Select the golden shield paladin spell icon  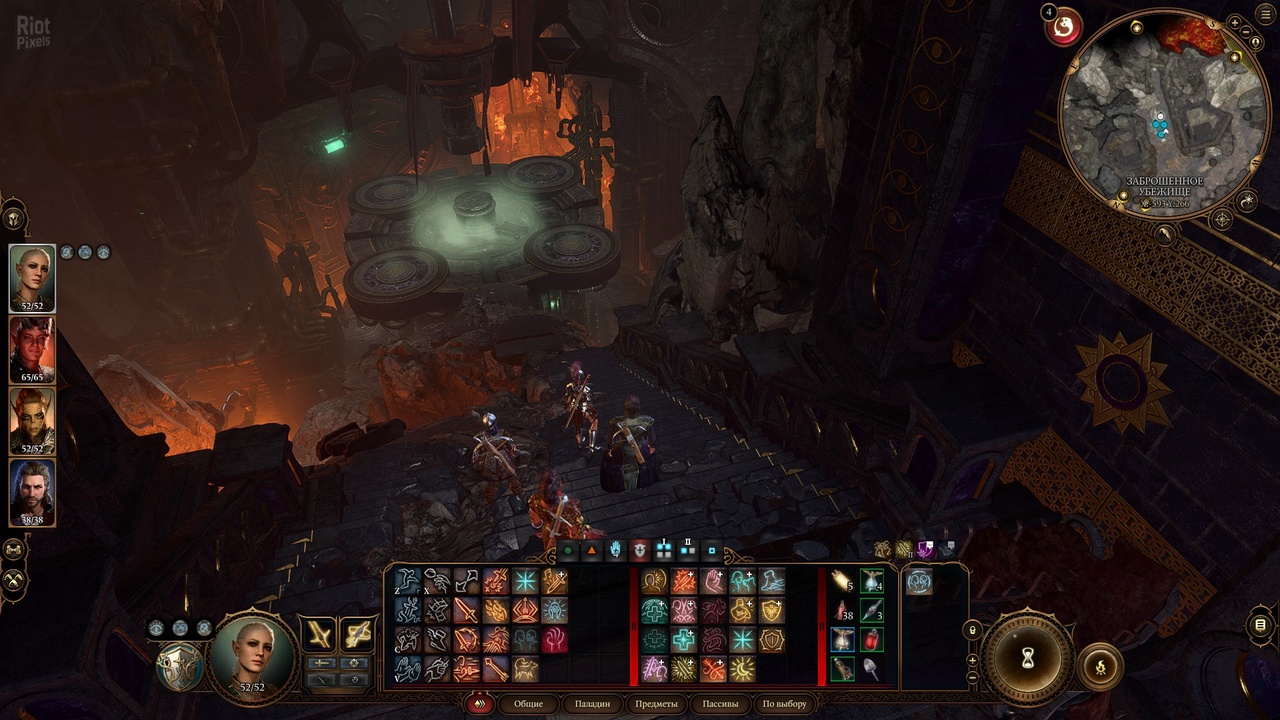point(772,610)
